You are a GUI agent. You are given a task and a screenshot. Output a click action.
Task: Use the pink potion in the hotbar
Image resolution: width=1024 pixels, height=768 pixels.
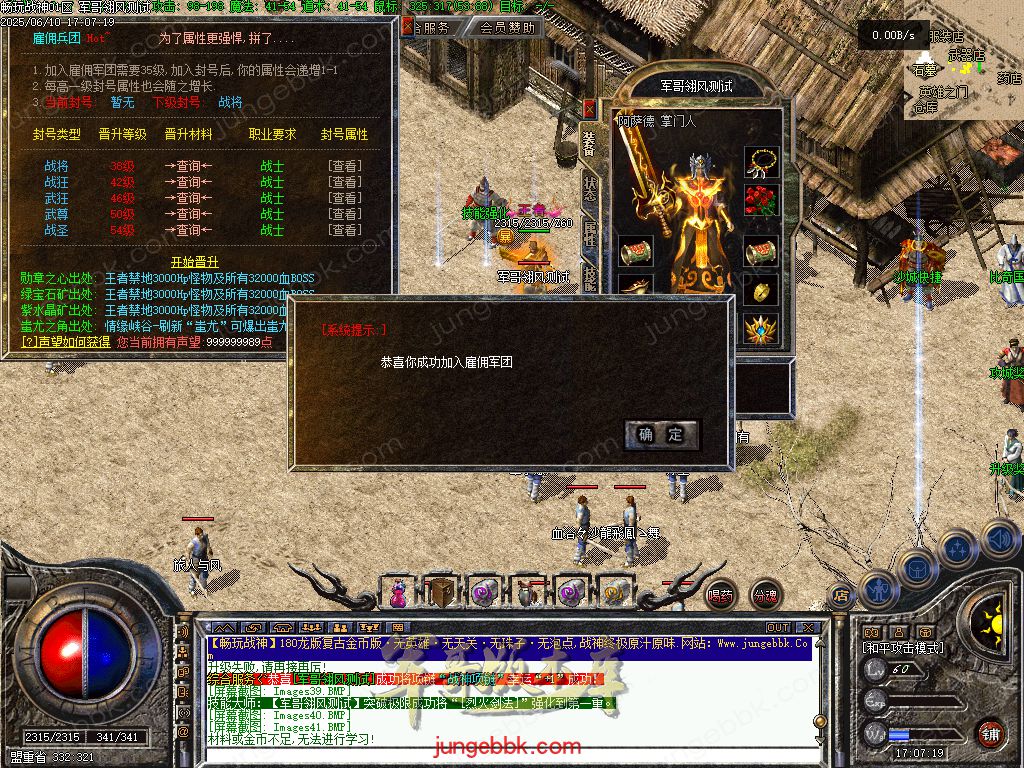pos(398,593)
